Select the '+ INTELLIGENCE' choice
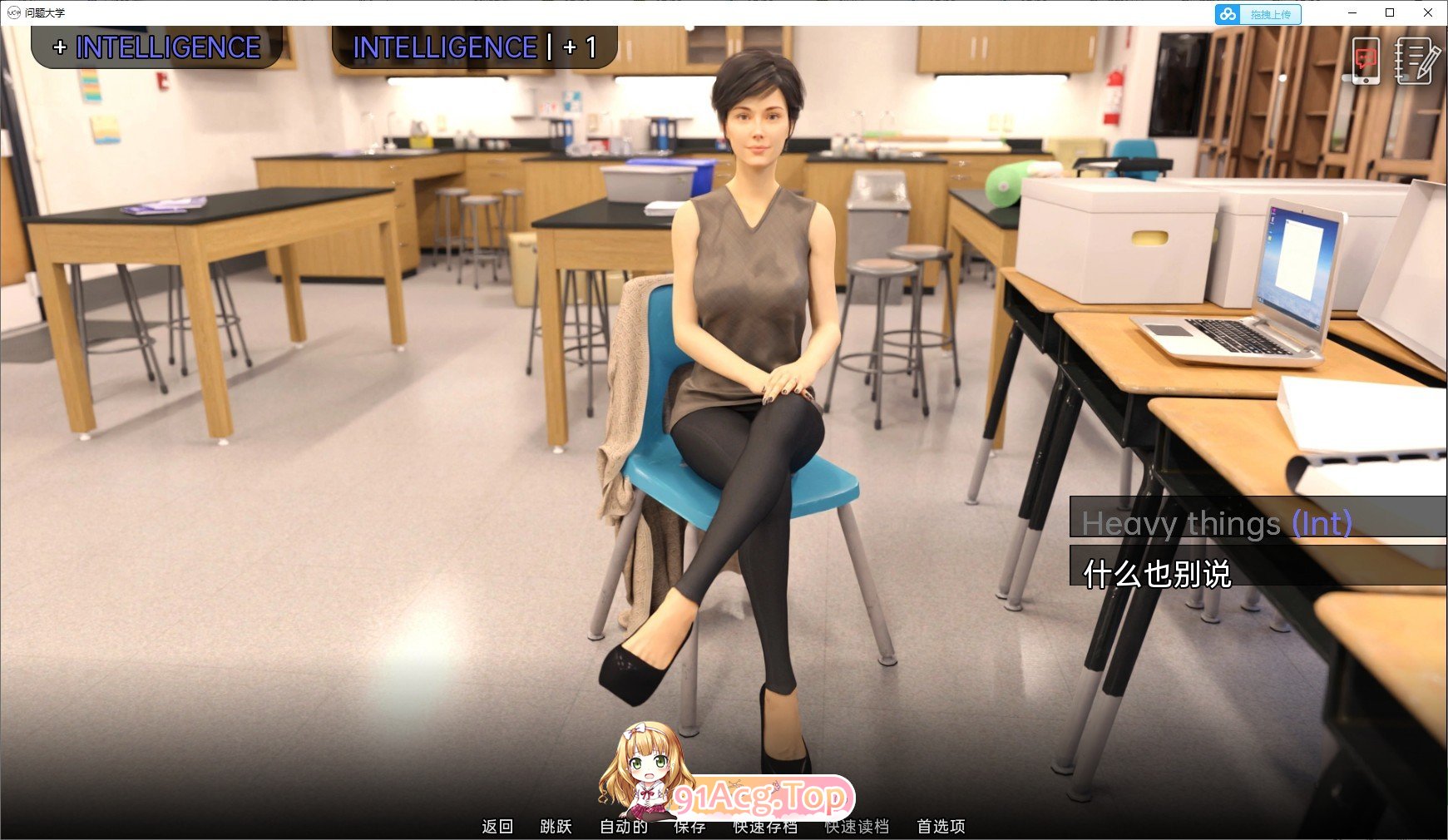Viewport: 1448px width, 840px height. coord(156,47)
